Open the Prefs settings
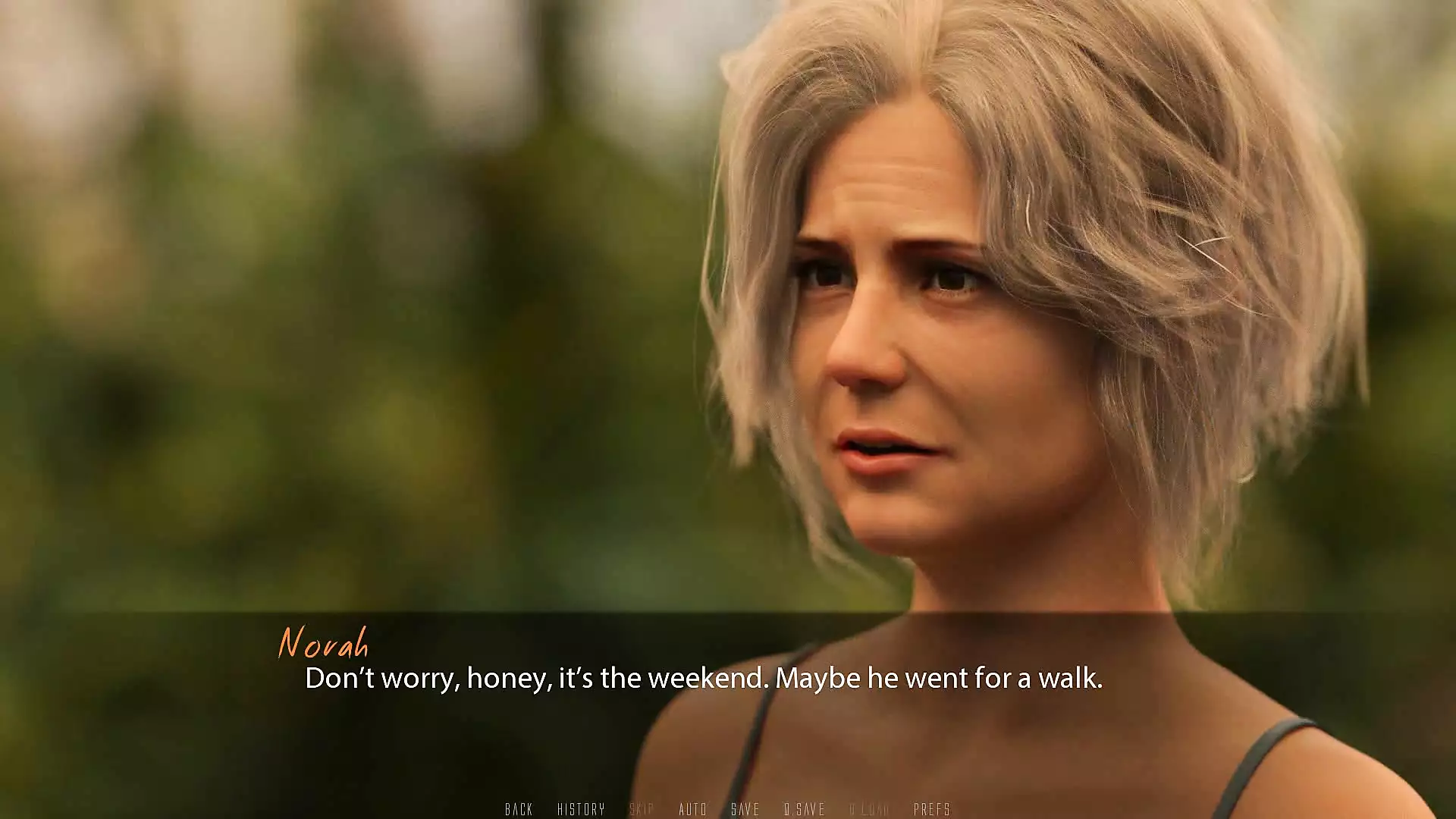Image resolution: width=1456 pixels, height=819 pixels. coord(932,809)
